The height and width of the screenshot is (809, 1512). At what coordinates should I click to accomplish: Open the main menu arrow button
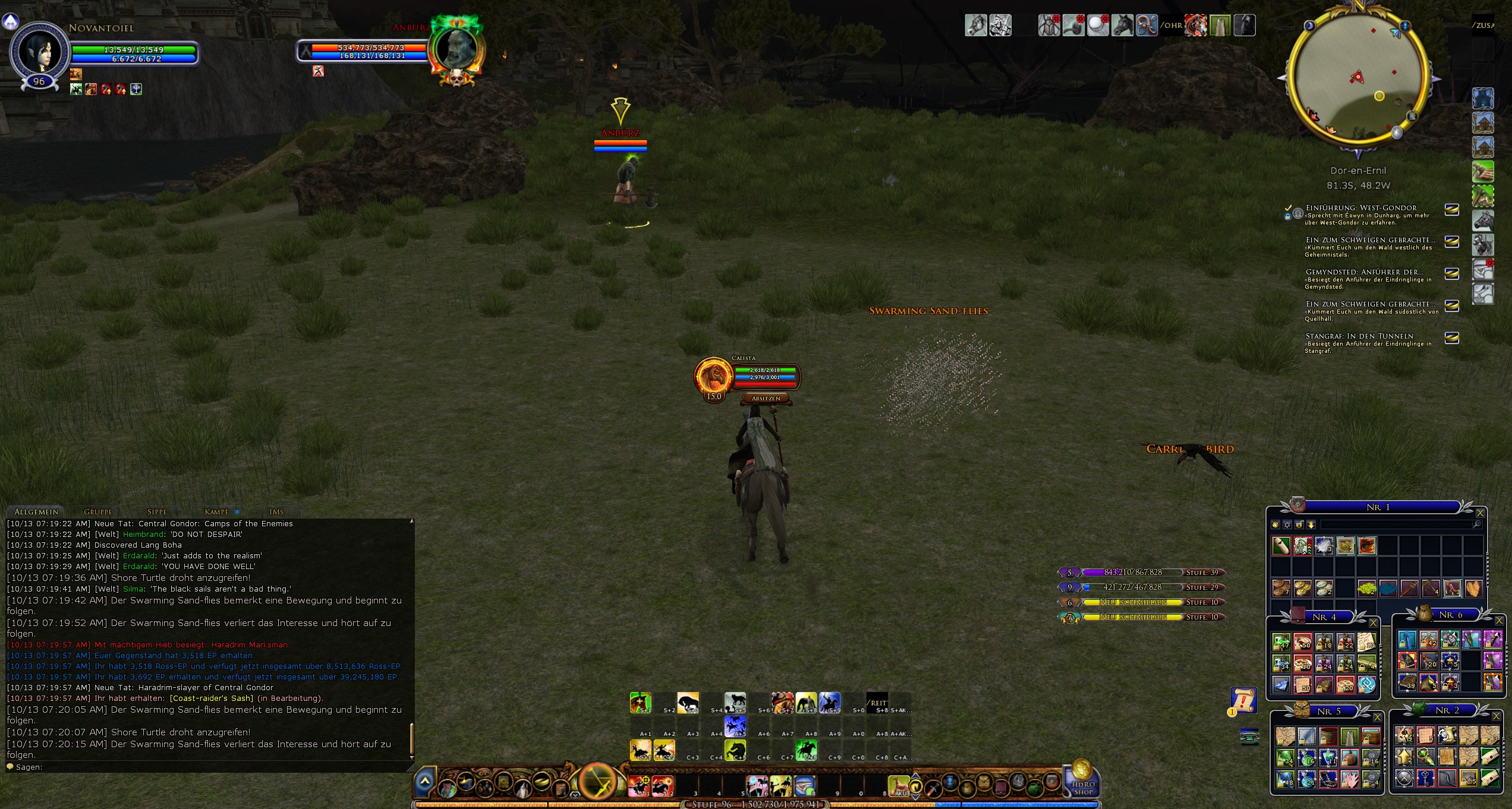(425, 782)
